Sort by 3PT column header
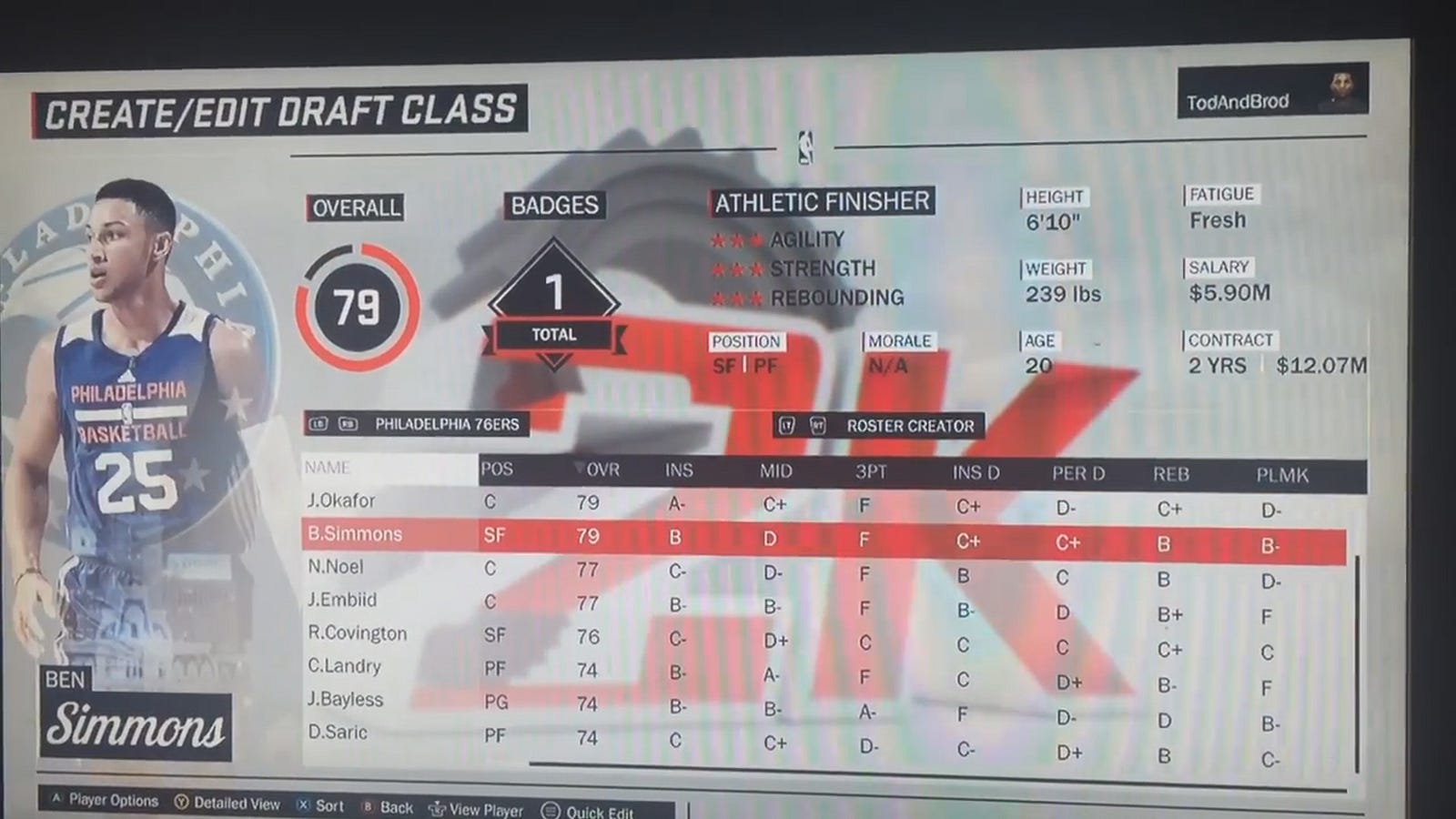Screen dimensions: 1456x819 872,471
